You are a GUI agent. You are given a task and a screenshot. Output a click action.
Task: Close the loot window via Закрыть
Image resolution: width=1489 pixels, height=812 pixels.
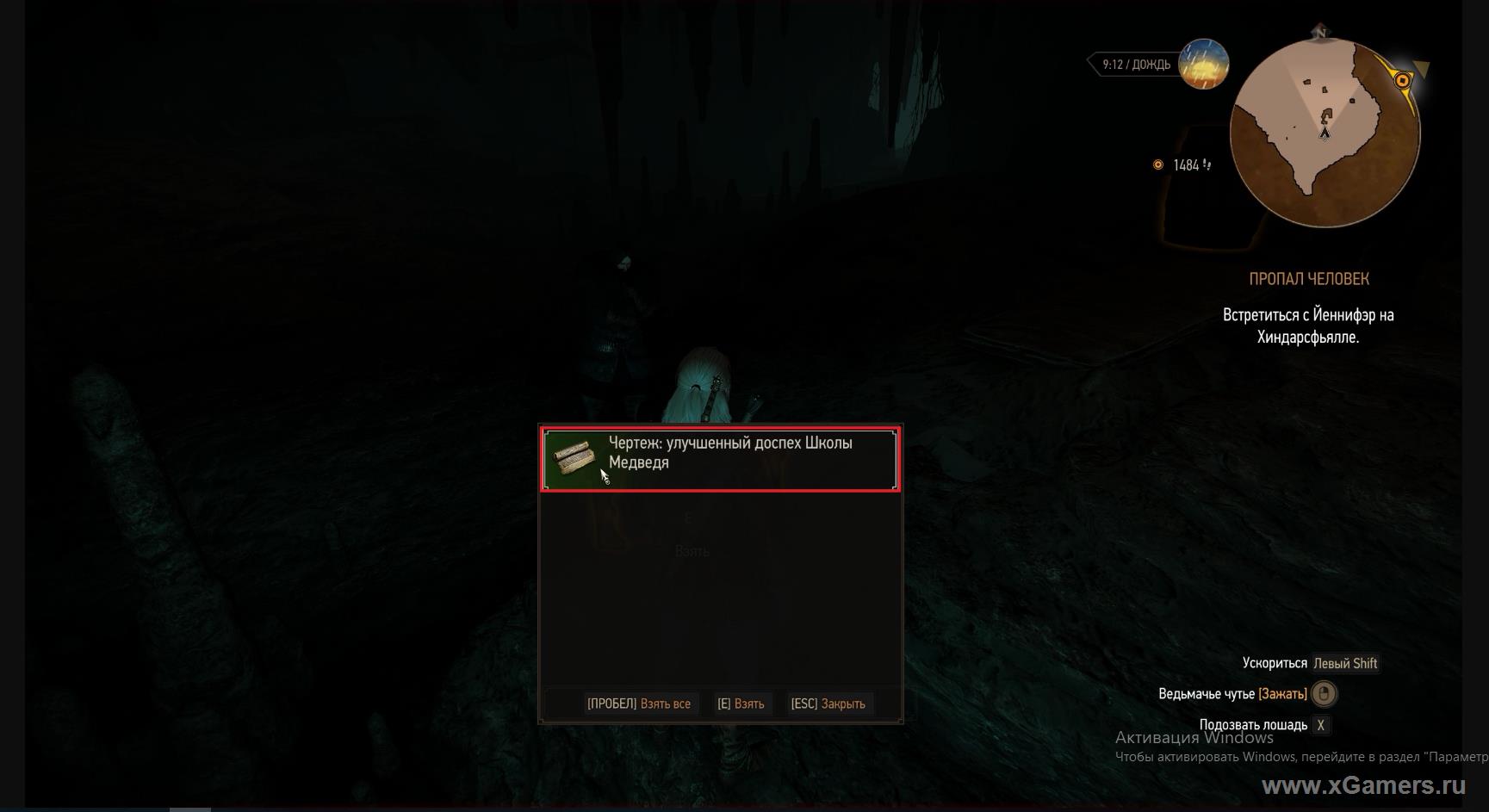(x=828, y=704)
